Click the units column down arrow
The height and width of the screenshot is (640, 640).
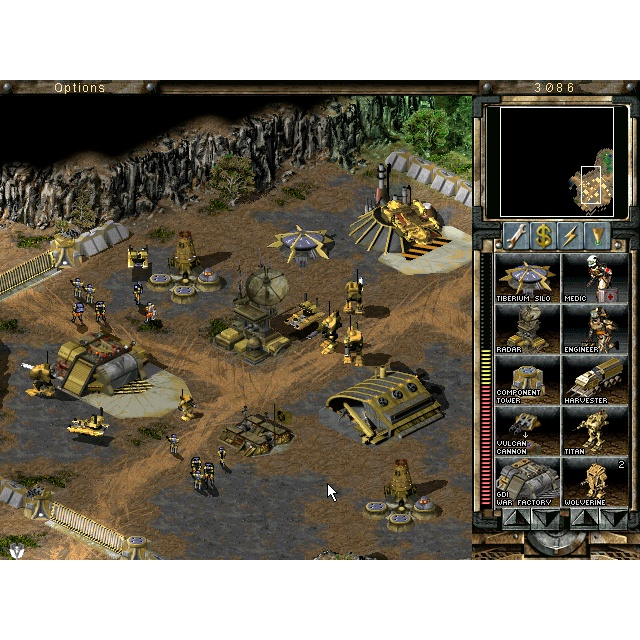tap(612, 518)
